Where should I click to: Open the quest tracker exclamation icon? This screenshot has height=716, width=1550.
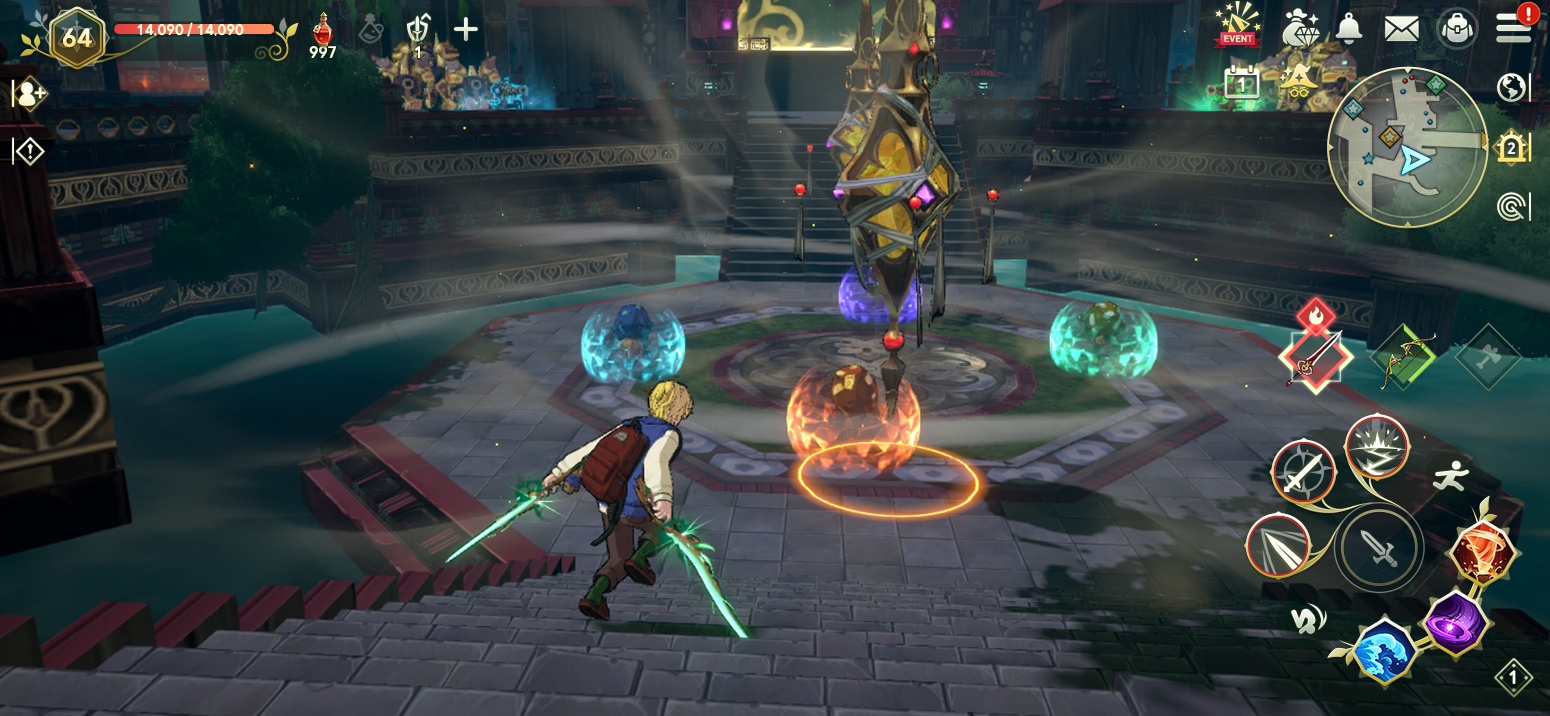29,152
